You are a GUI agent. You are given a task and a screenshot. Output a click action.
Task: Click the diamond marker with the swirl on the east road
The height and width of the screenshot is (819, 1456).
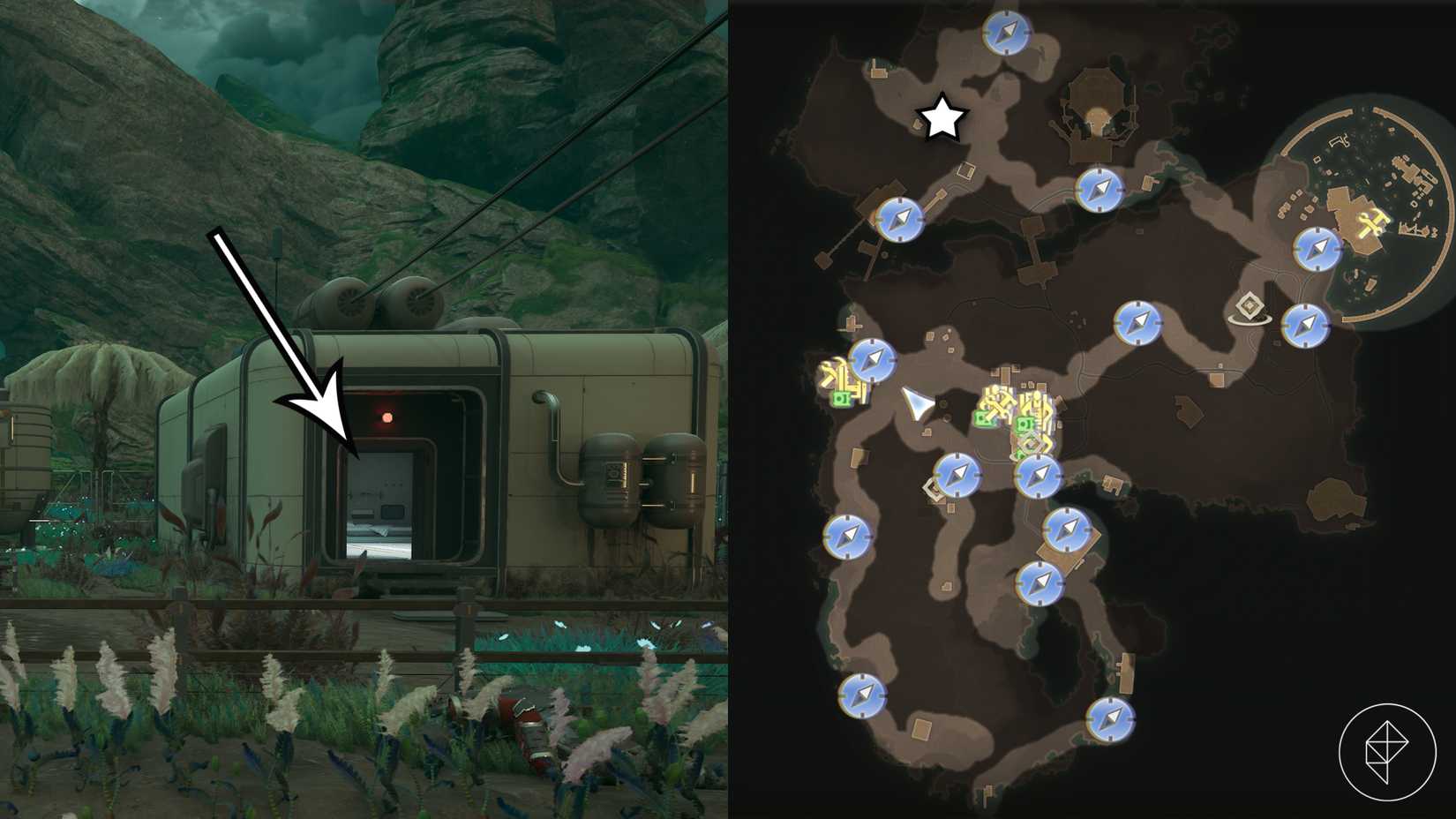coord(1250,306)
